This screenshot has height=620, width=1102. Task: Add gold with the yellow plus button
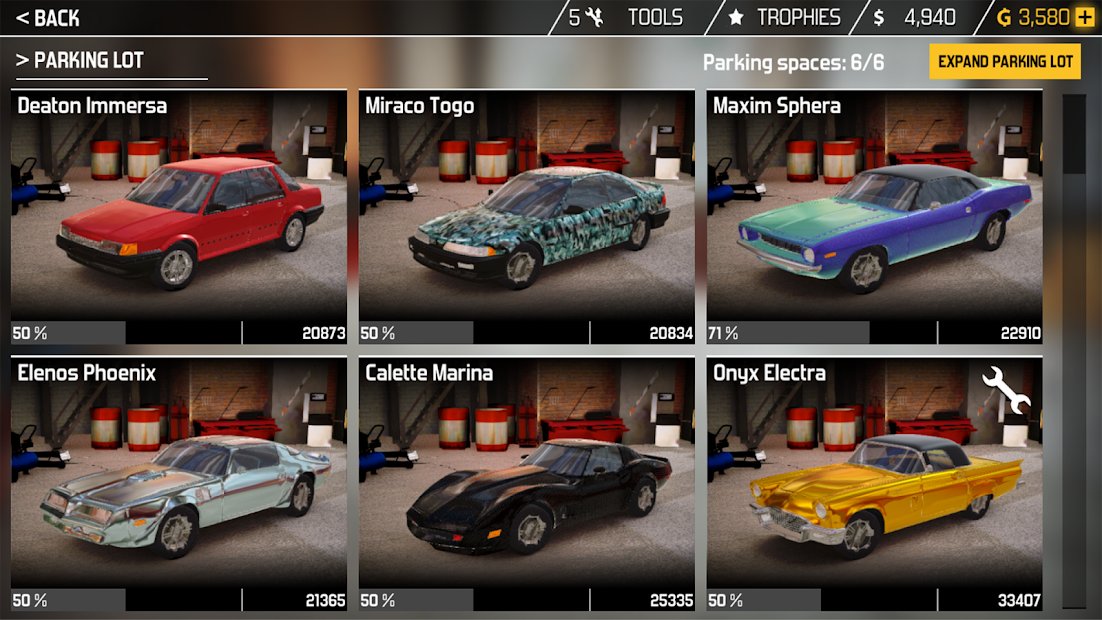[1085, 18]
